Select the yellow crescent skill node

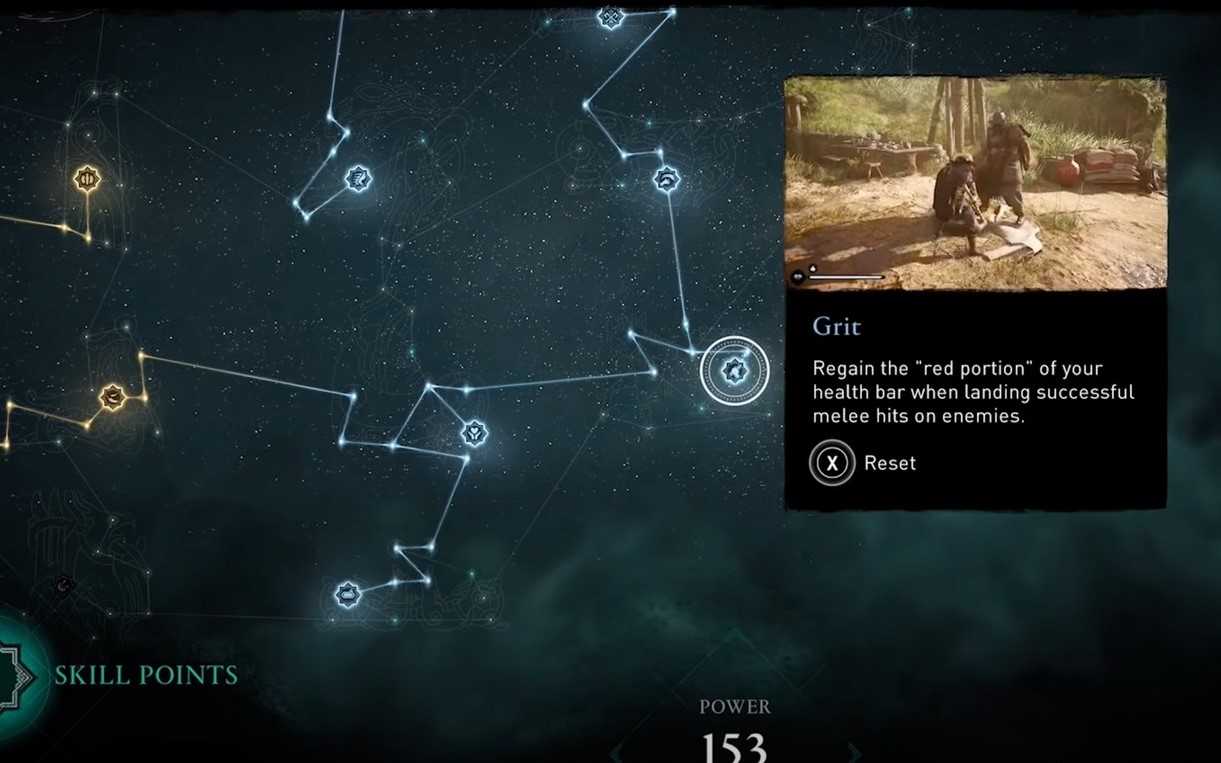pos(112,398)
